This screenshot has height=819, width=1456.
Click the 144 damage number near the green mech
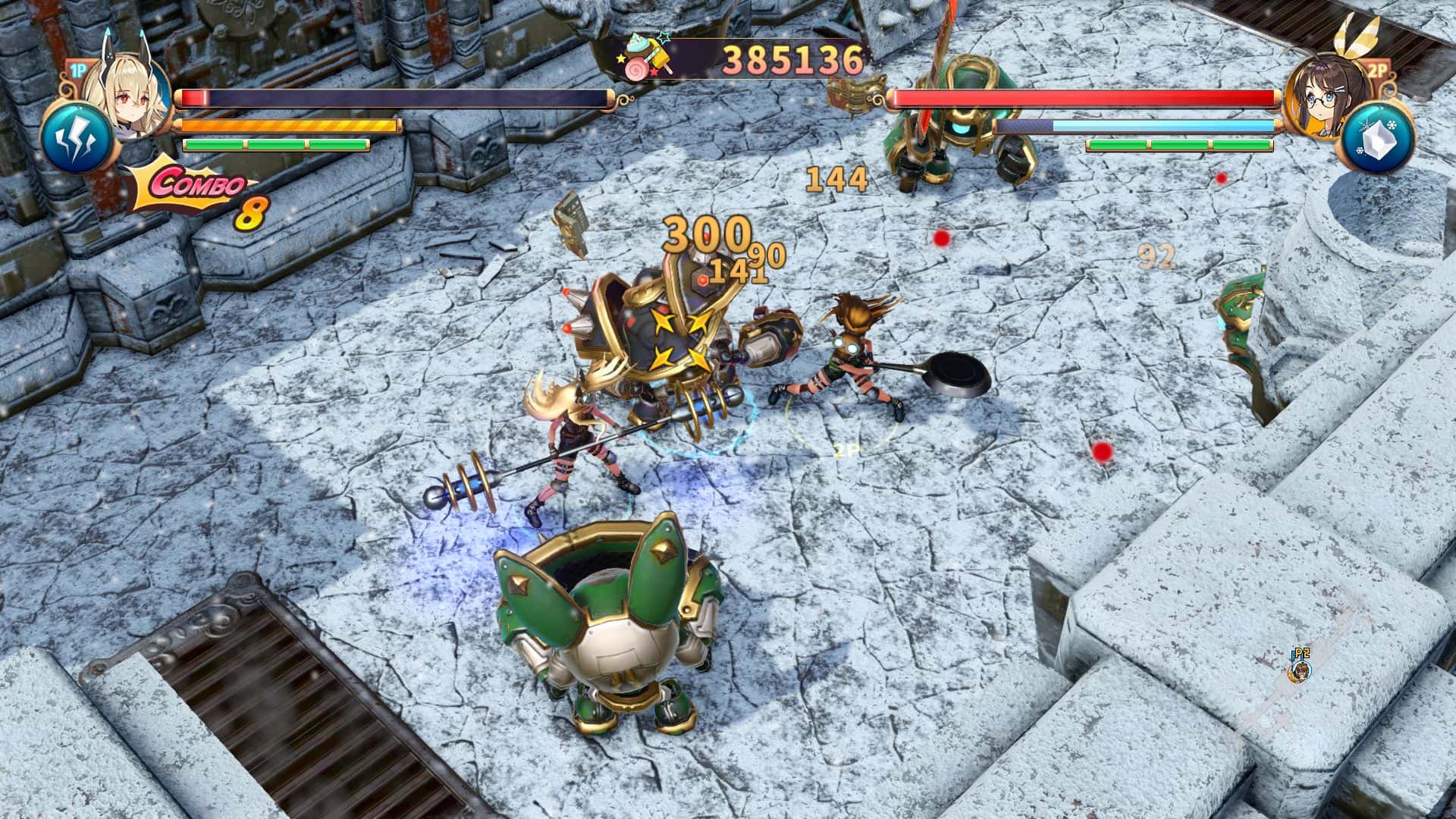tap(836, 180)
